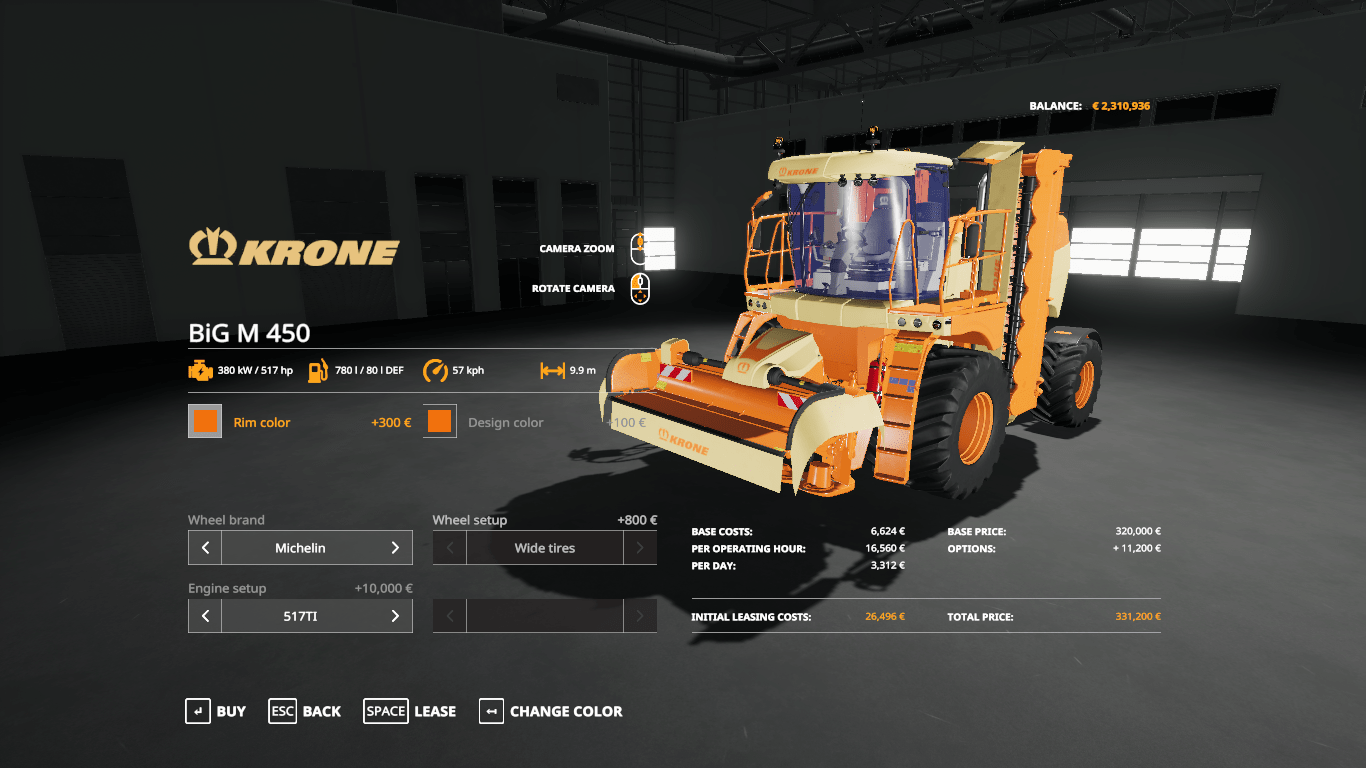Choose the next engine setup after 517TI
The width and height of the screenshot is (1366, 768).
(x=395, y=616)
